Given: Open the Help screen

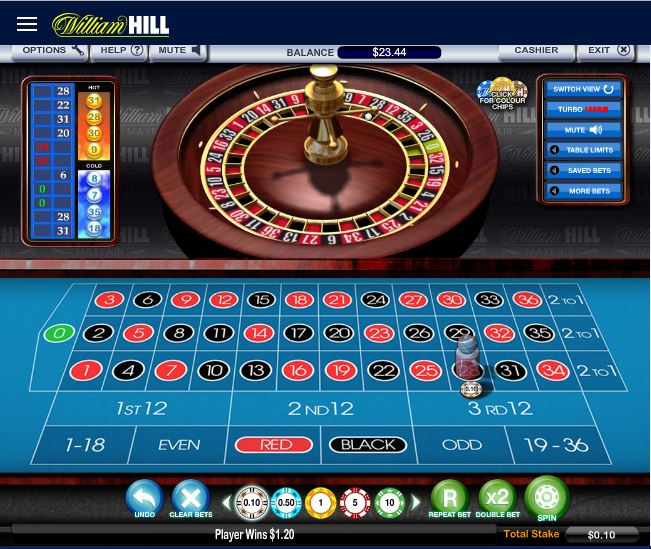Looking at the screenshot, I should (122, 50).
